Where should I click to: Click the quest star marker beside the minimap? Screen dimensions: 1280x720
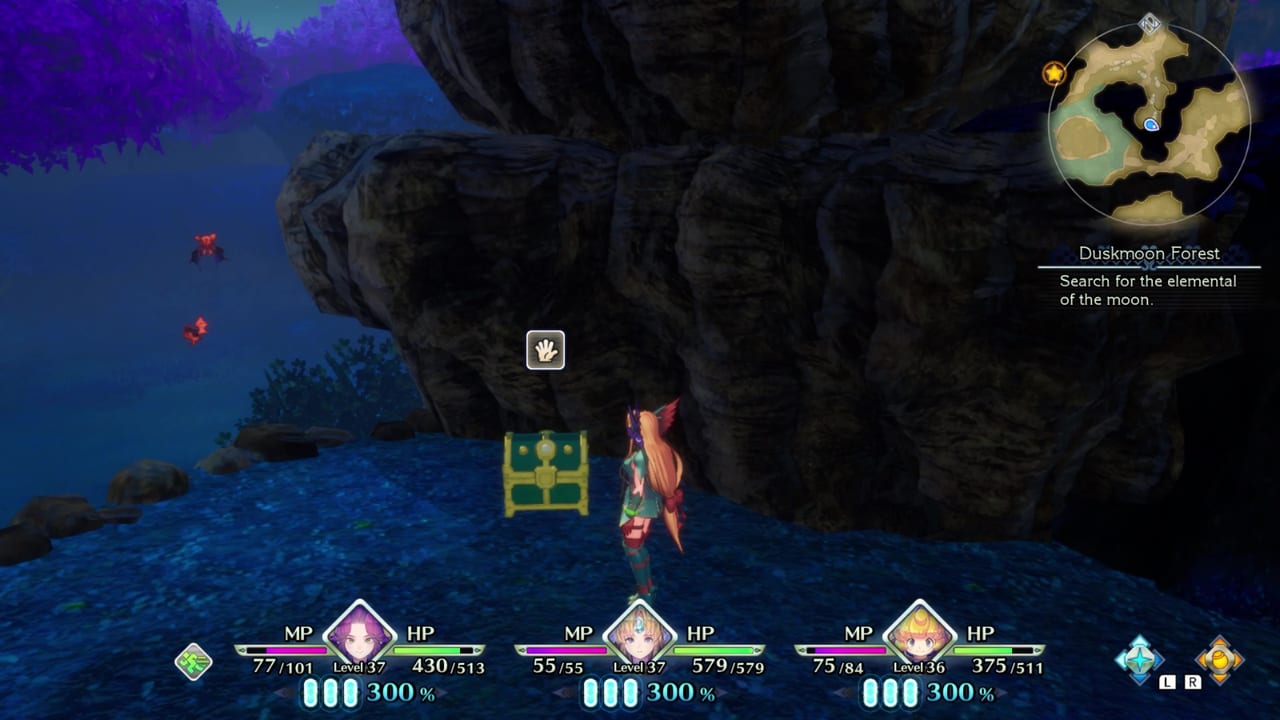pos(1056,72)
